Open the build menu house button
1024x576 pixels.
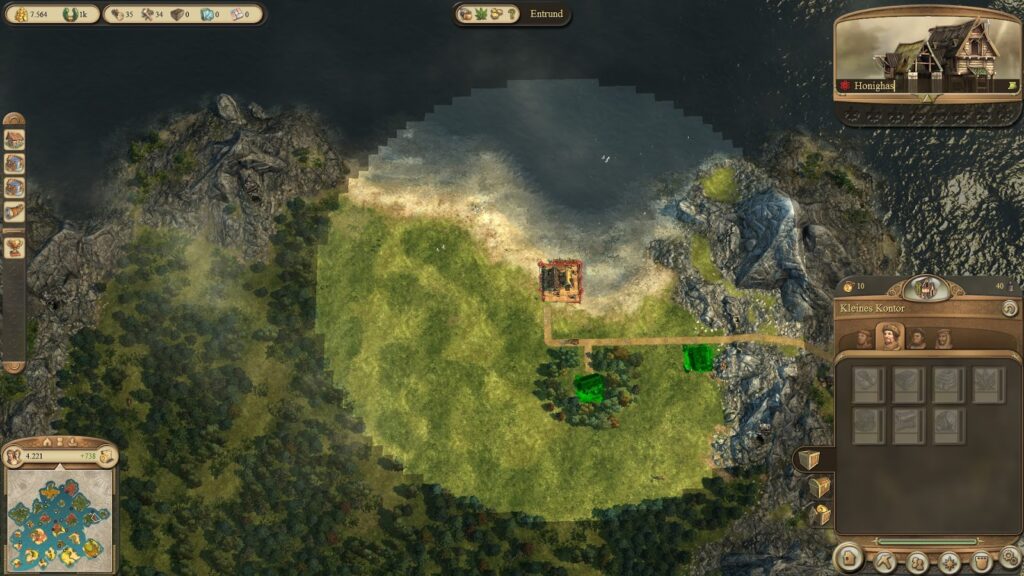(849, 559)
